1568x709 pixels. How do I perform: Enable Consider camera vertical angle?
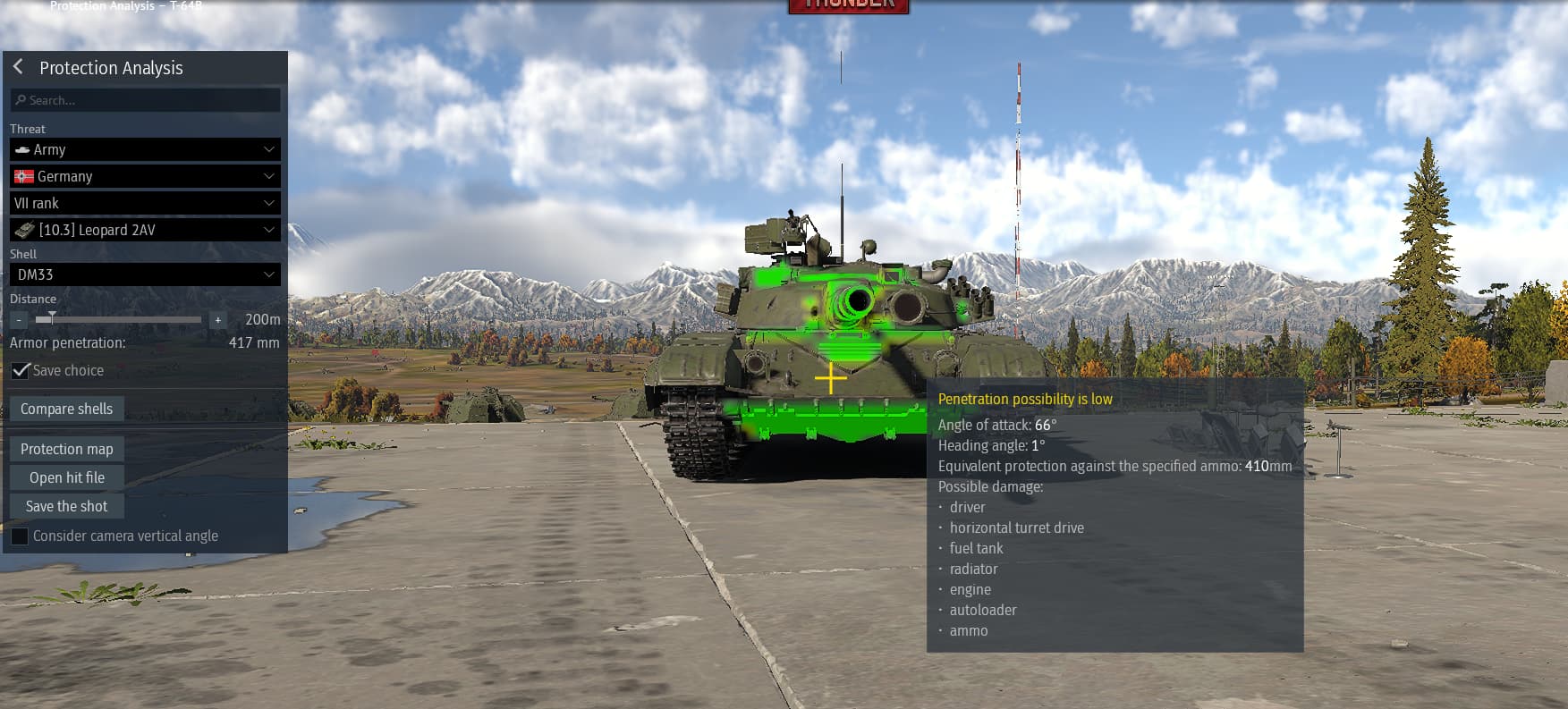point(20,536)
